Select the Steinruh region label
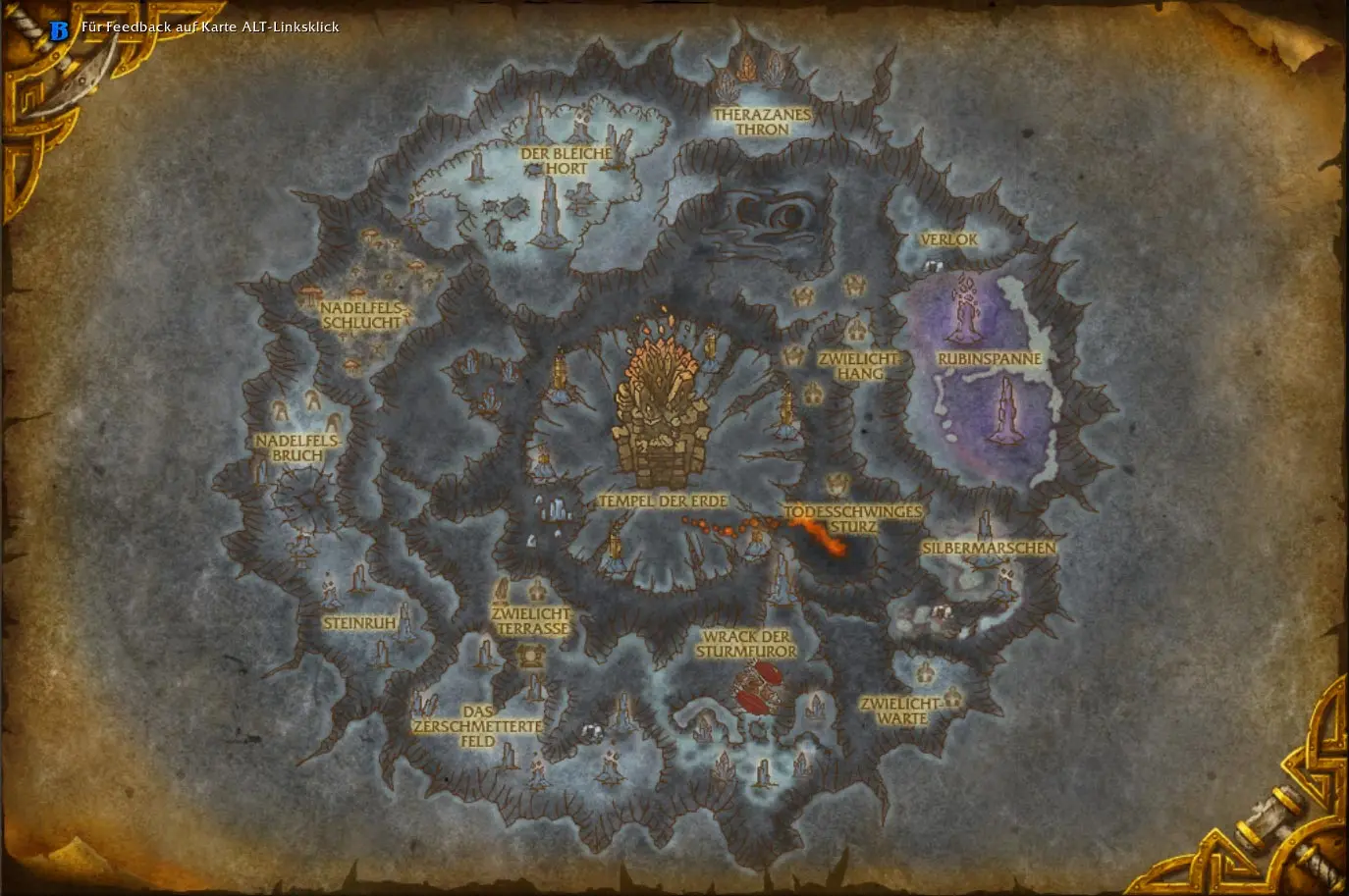 click(x=359, y=623)
